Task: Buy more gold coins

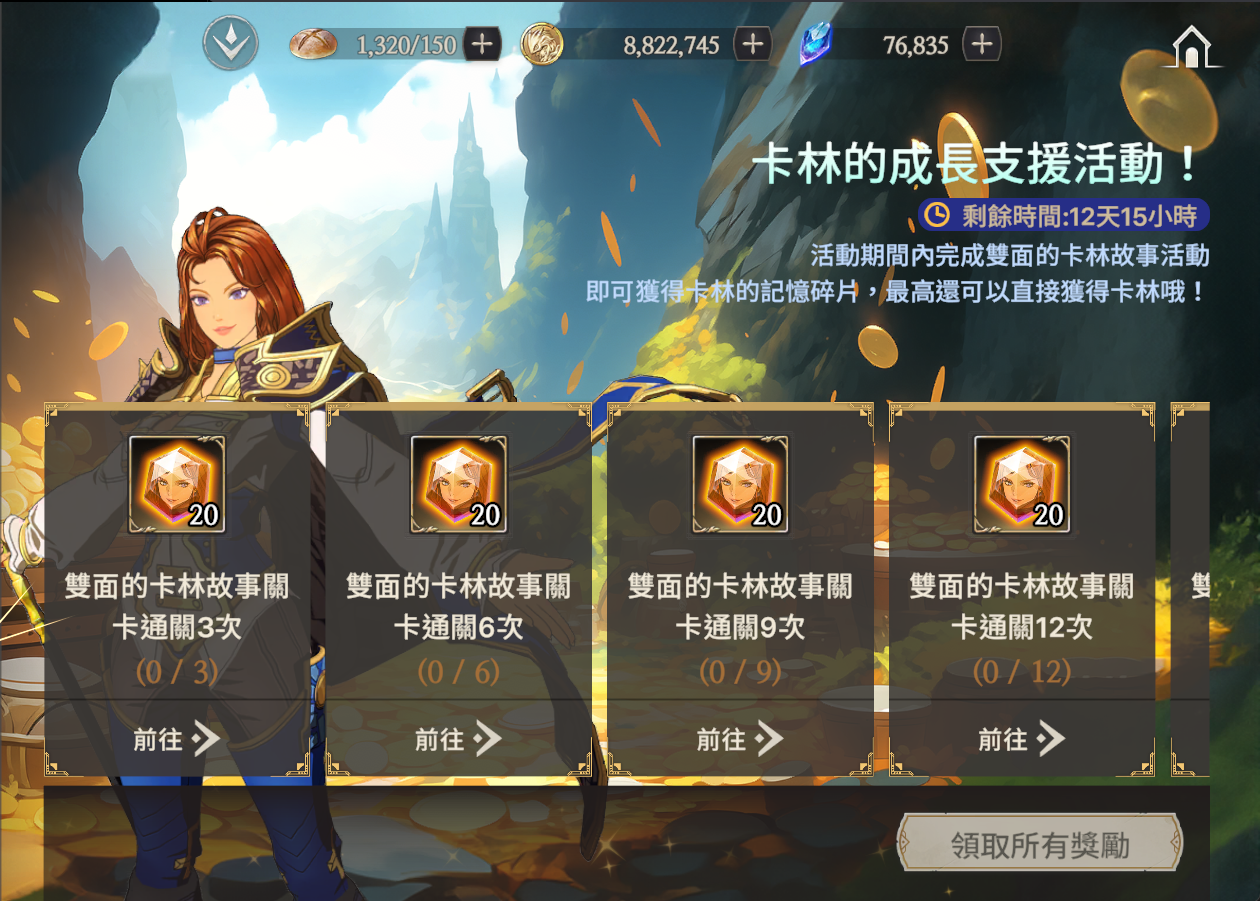Action: [752, 44]
